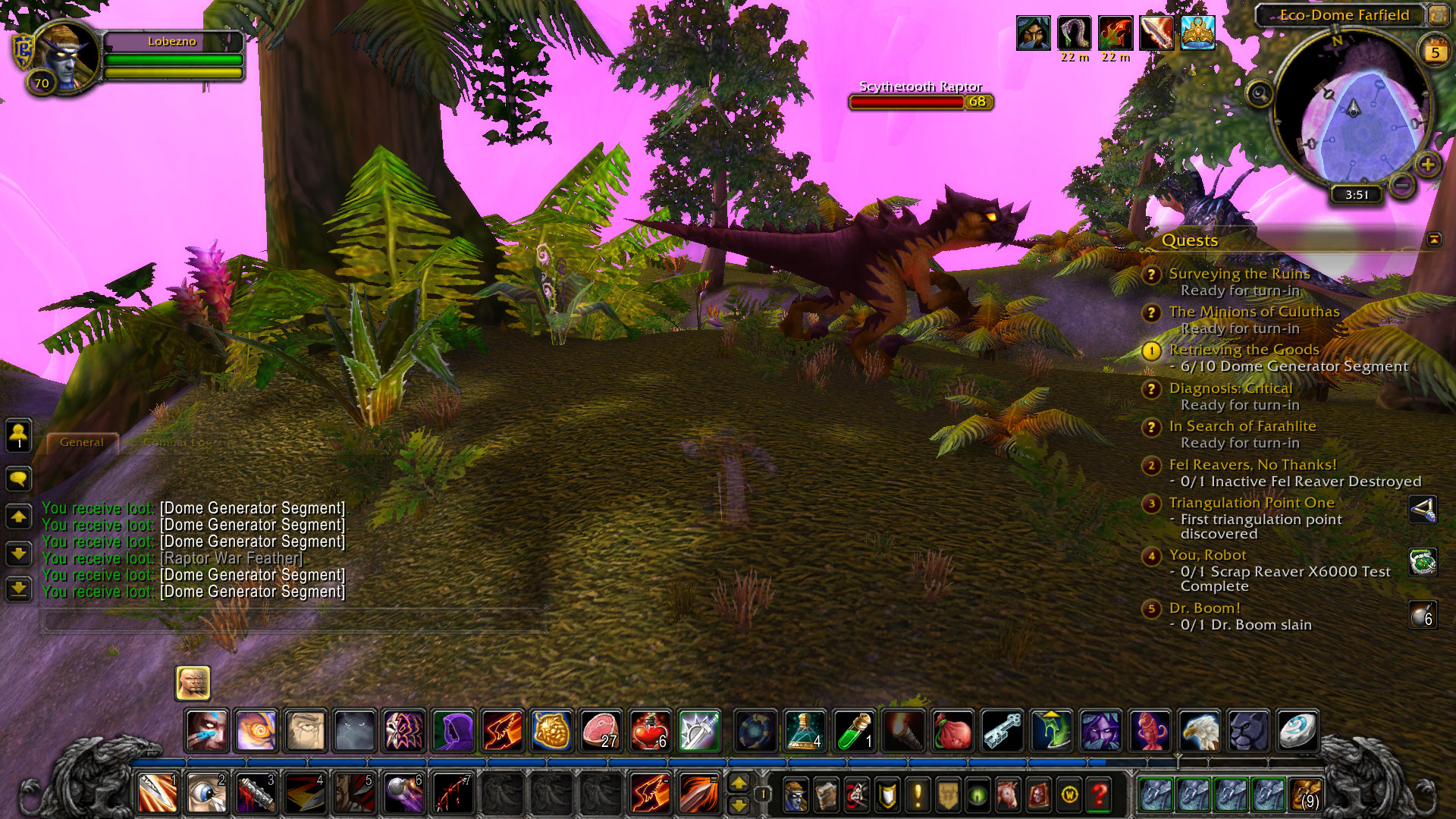The height and width of the screenshot is (819, 1456).
Task: Open the character info micro button
Action: 795,795
